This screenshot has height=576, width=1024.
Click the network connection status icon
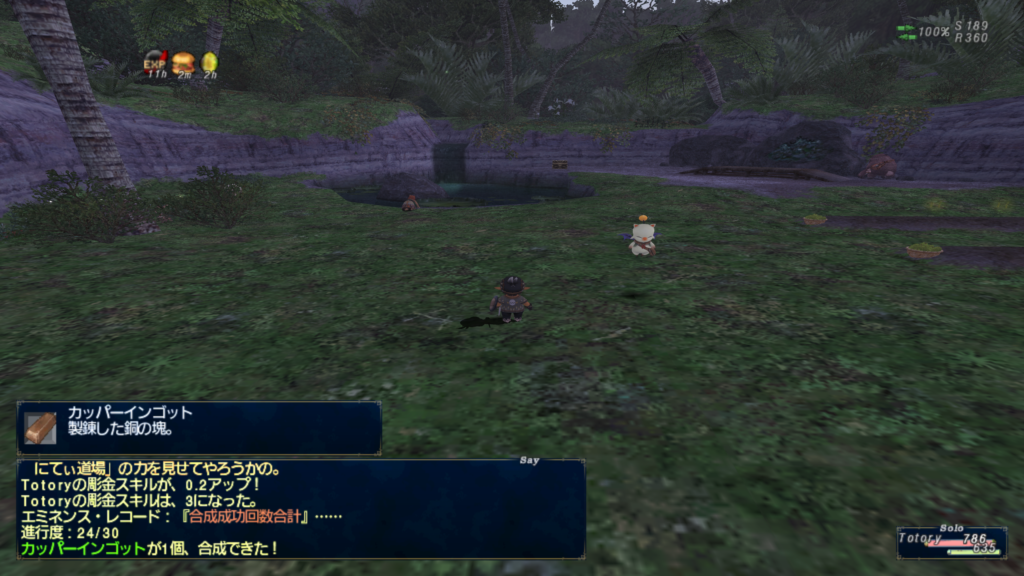(x=906, y=32)
